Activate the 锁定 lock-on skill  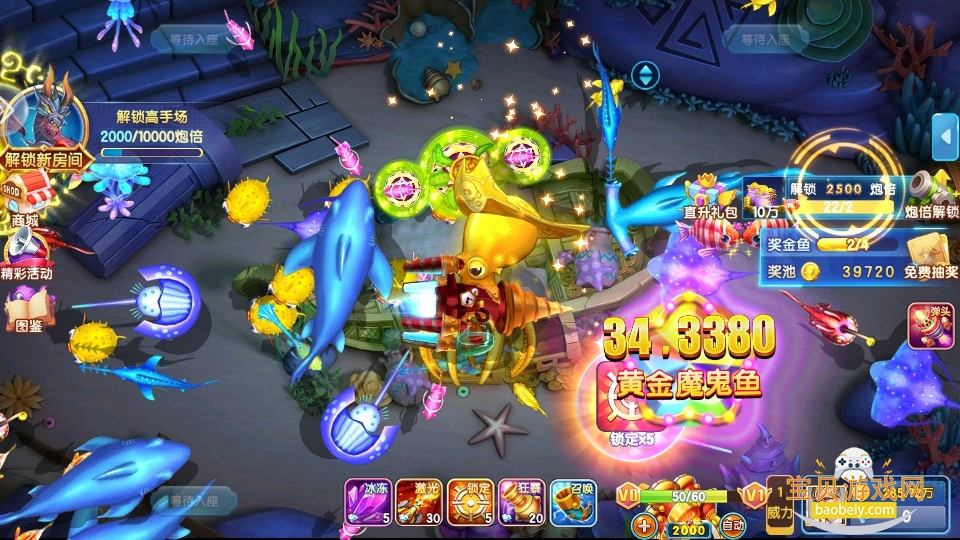[x=469, y=501]
